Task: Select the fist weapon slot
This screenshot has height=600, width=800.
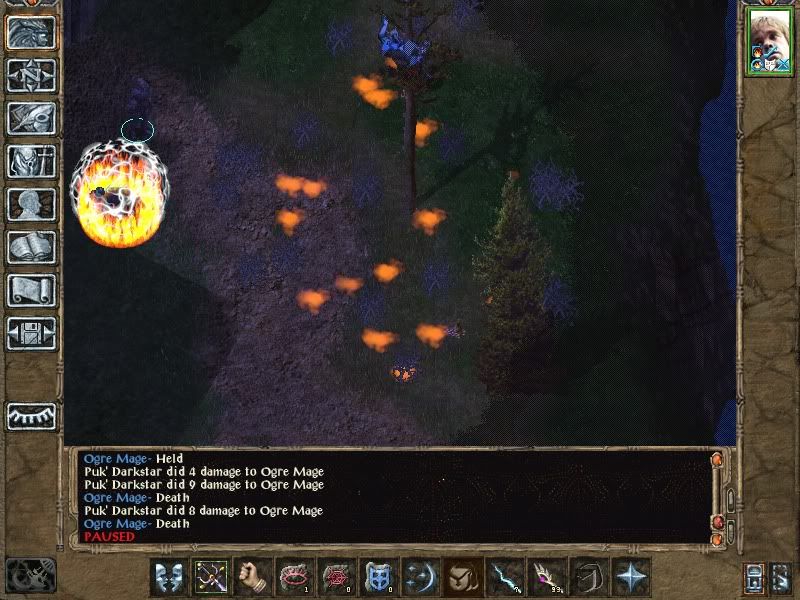Action: 253,577
